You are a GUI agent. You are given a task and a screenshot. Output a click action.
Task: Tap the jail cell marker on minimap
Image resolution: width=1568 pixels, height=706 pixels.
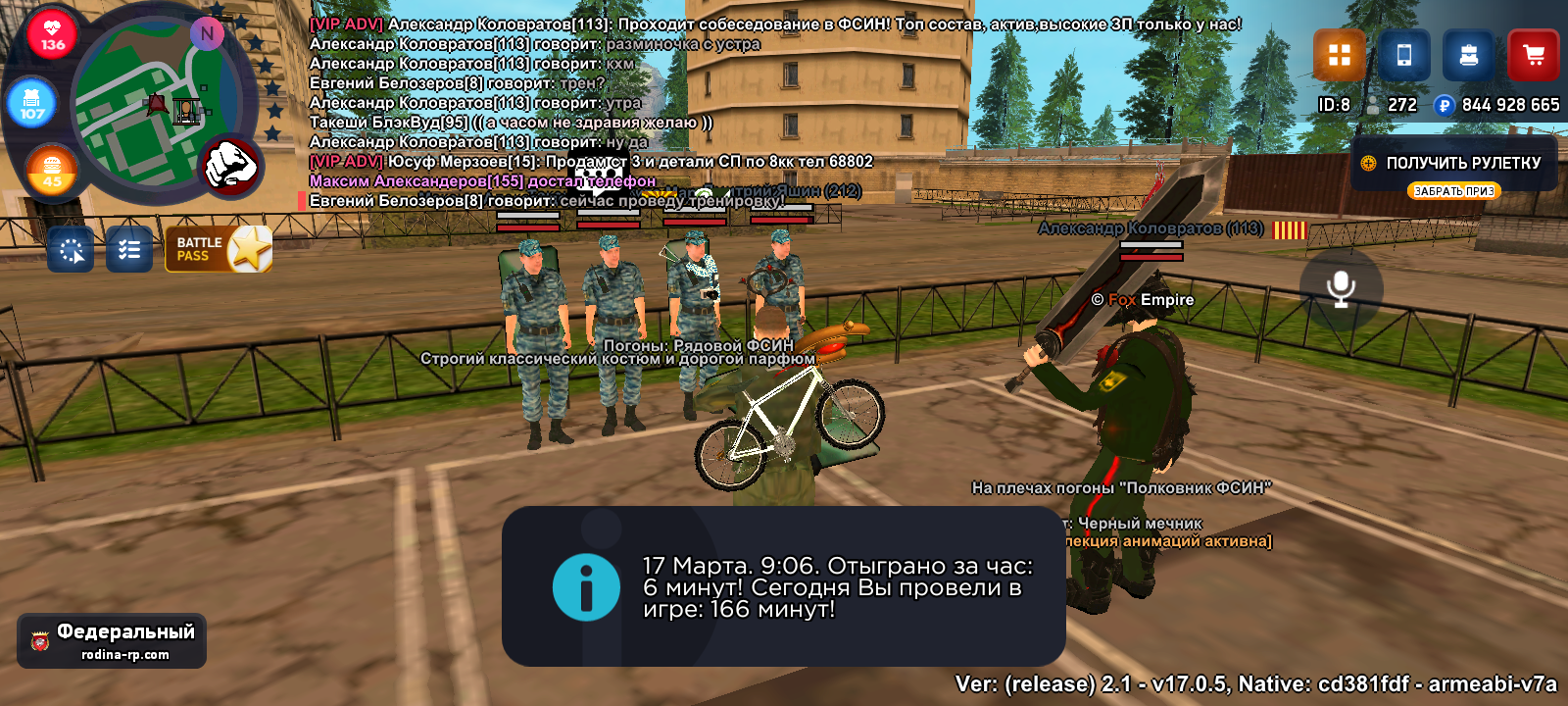pos(186,109)
